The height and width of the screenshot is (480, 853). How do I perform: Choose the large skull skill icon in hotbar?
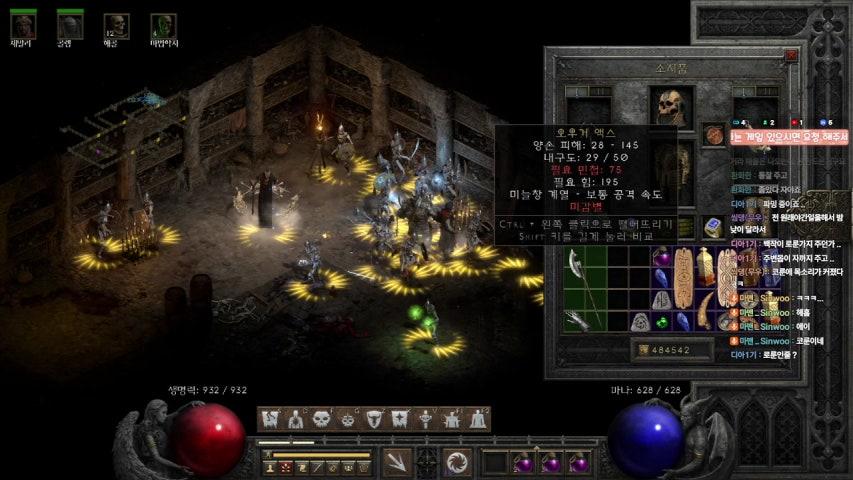click(x=322, y=419)
